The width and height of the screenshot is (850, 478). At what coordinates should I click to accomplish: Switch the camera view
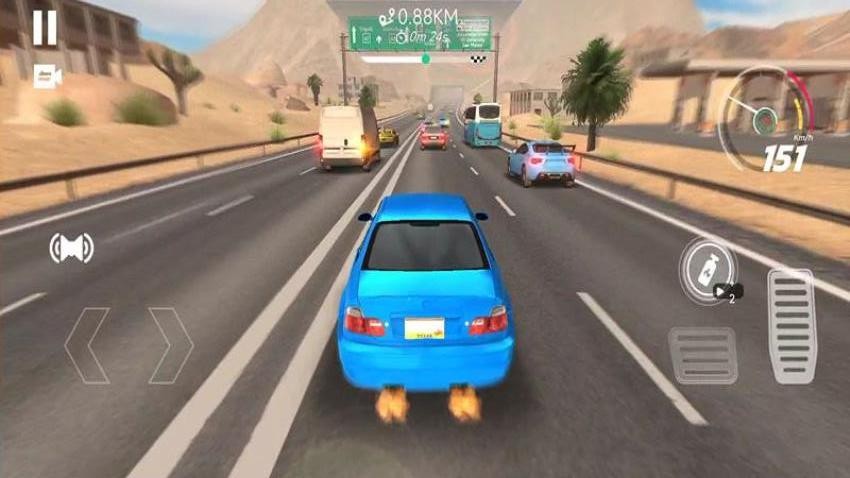coord(46,76)
